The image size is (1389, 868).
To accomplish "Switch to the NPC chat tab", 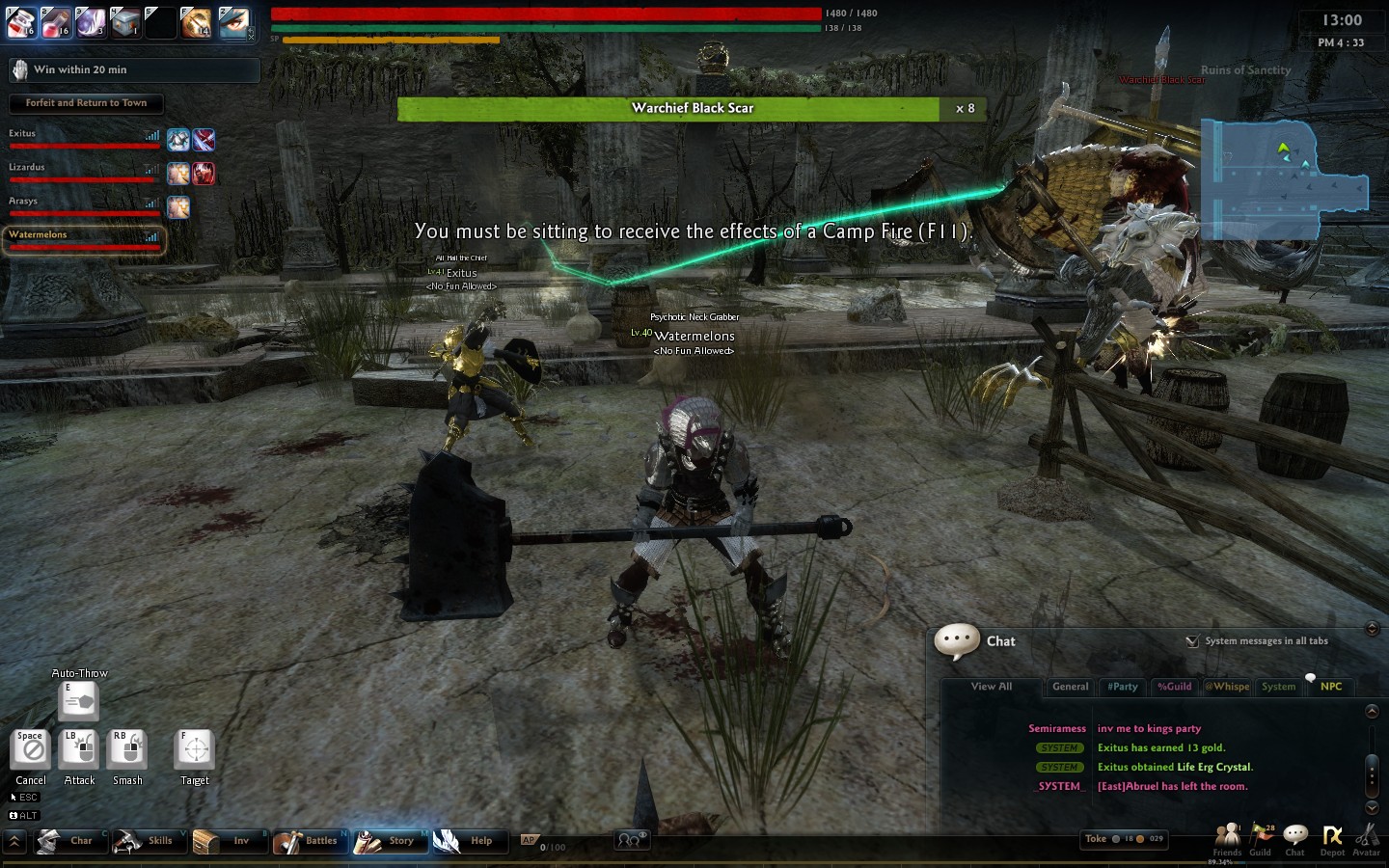I will coord(1331,687).
